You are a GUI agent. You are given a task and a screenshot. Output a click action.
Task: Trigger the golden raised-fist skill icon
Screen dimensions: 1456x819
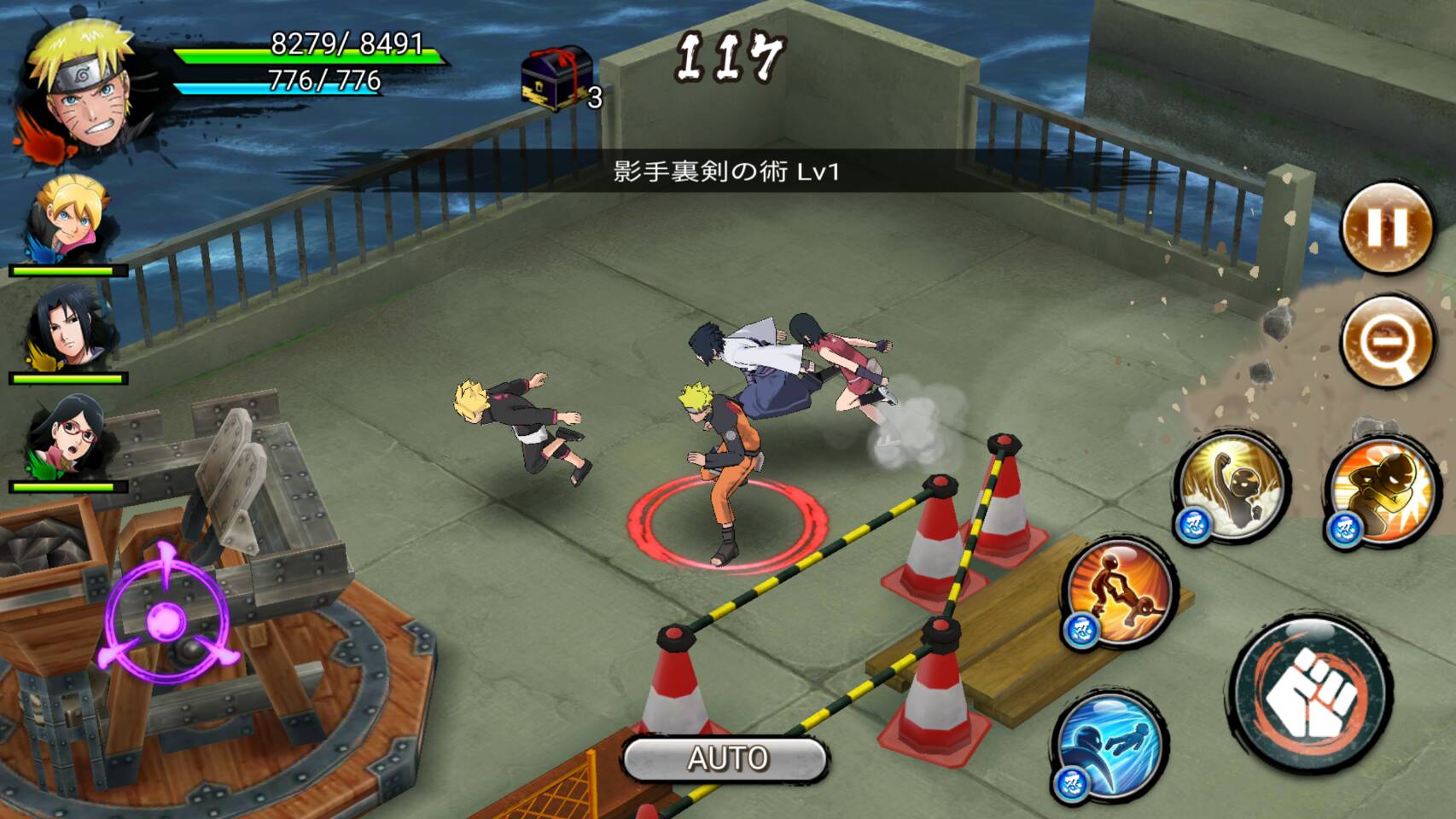1232,486
